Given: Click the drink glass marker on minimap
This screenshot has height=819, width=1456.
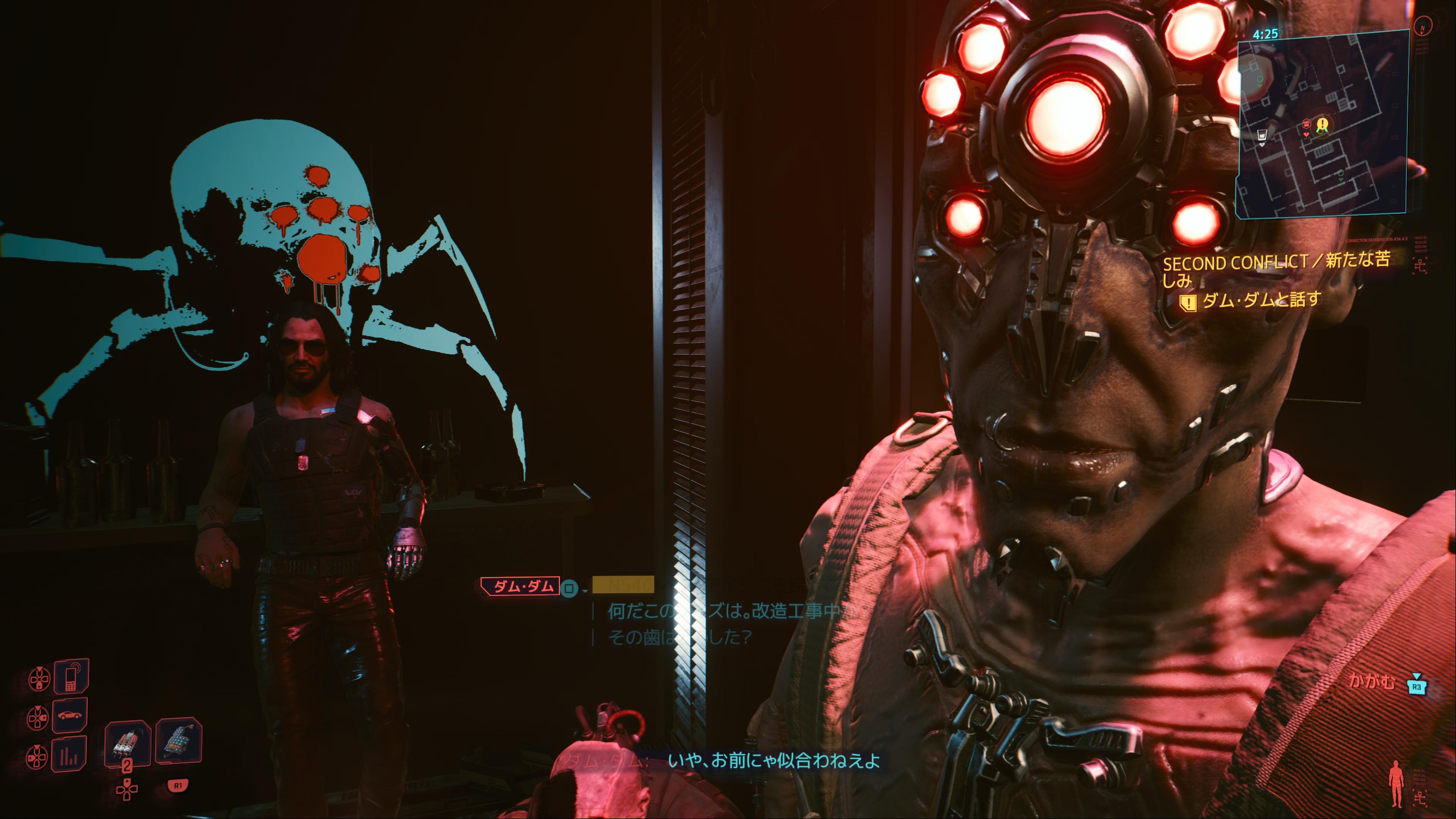Looking at the screenshot, I should tap(1261, 135).
